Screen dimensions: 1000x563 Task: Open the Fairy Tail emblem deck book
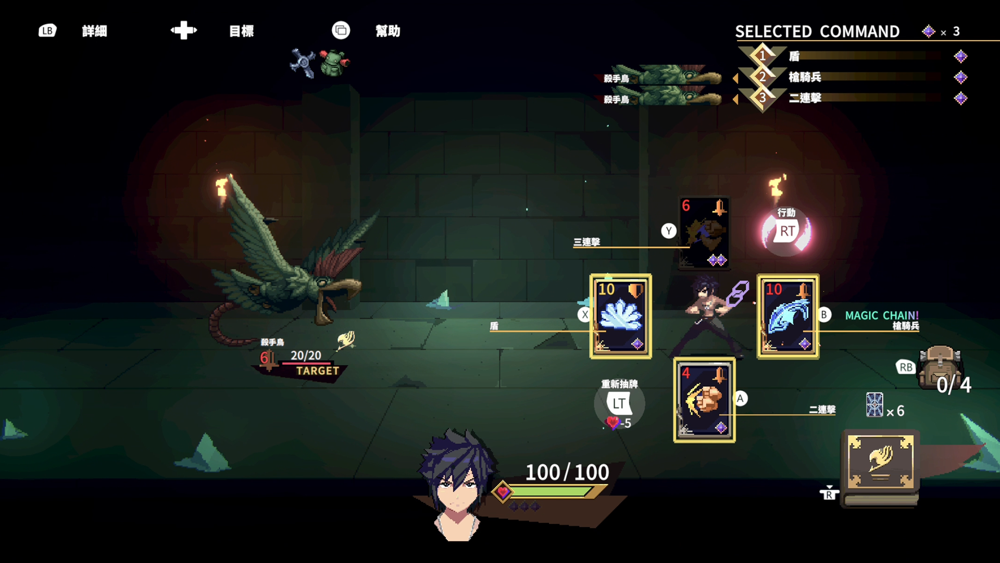880,463
